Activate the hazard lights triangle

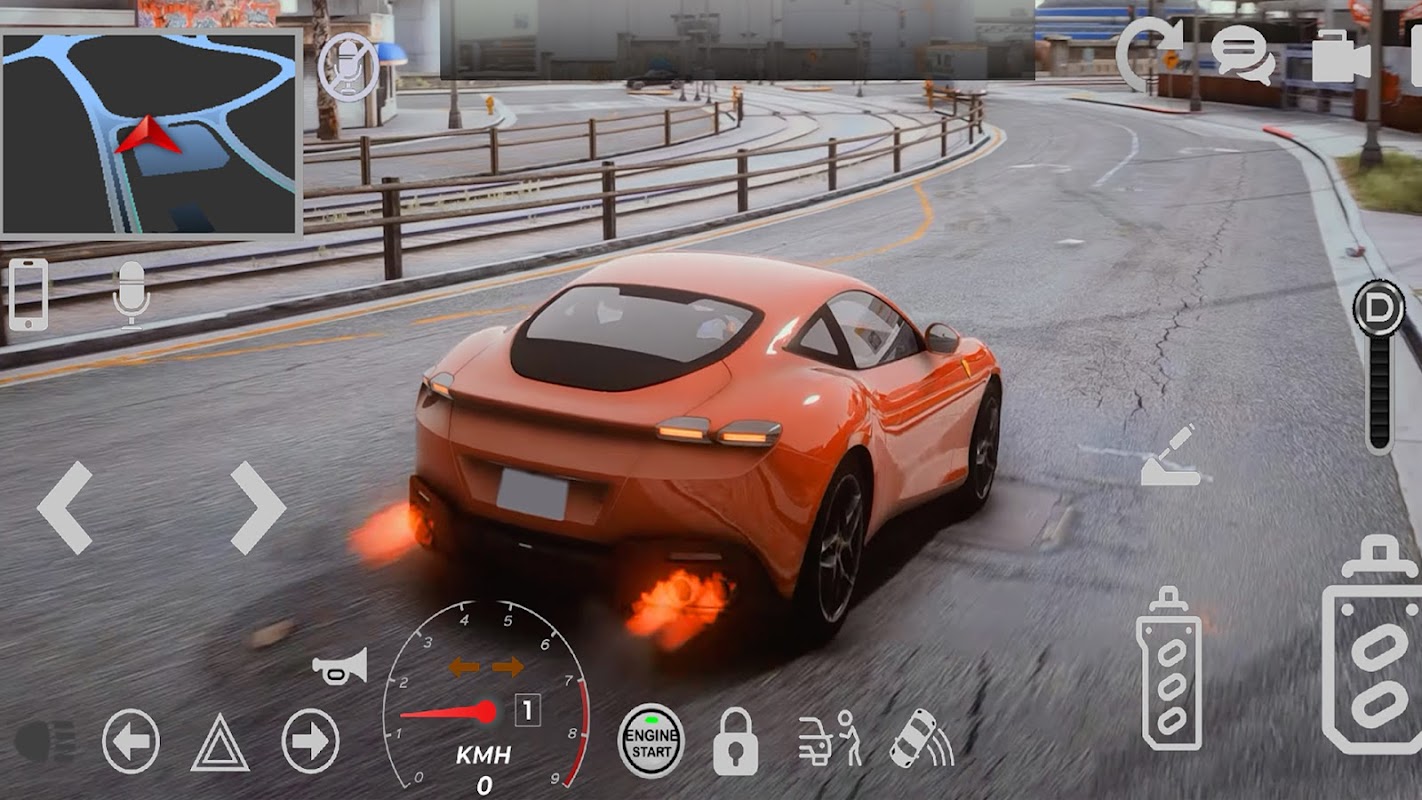220,743
